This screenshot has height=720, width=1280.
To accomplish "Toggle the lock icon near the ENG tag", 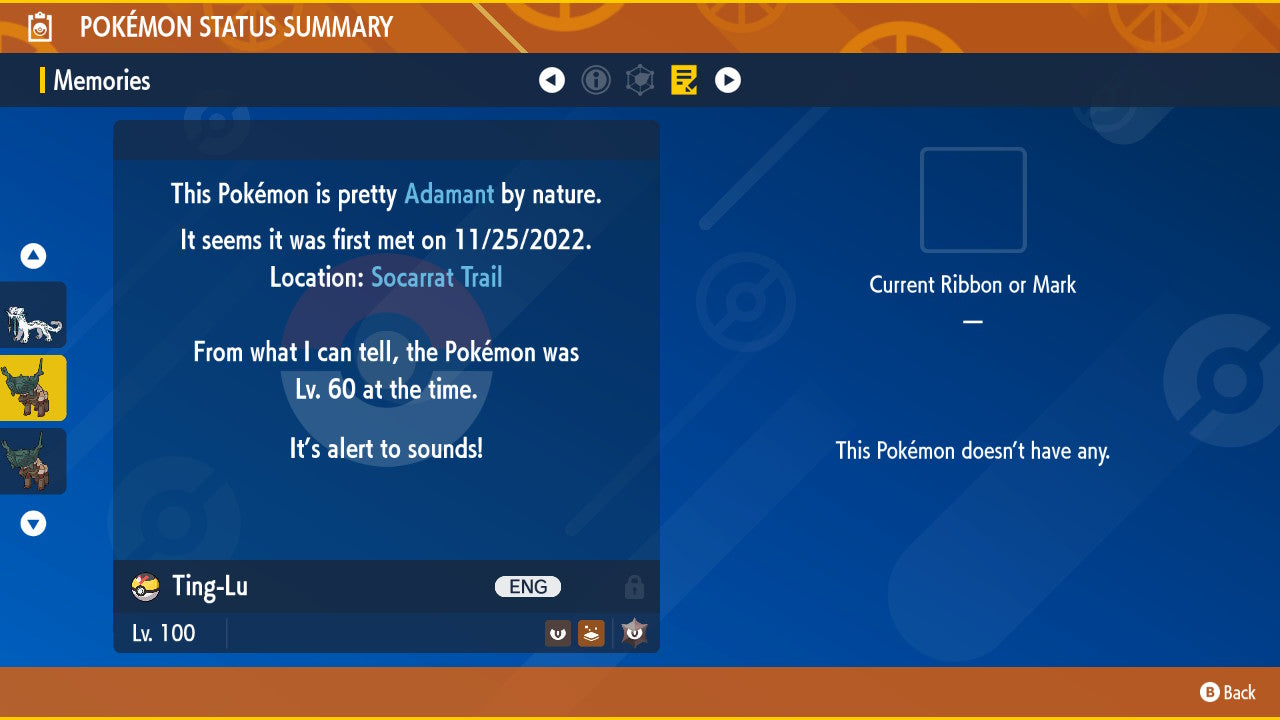I will click(x=635, y=586).
